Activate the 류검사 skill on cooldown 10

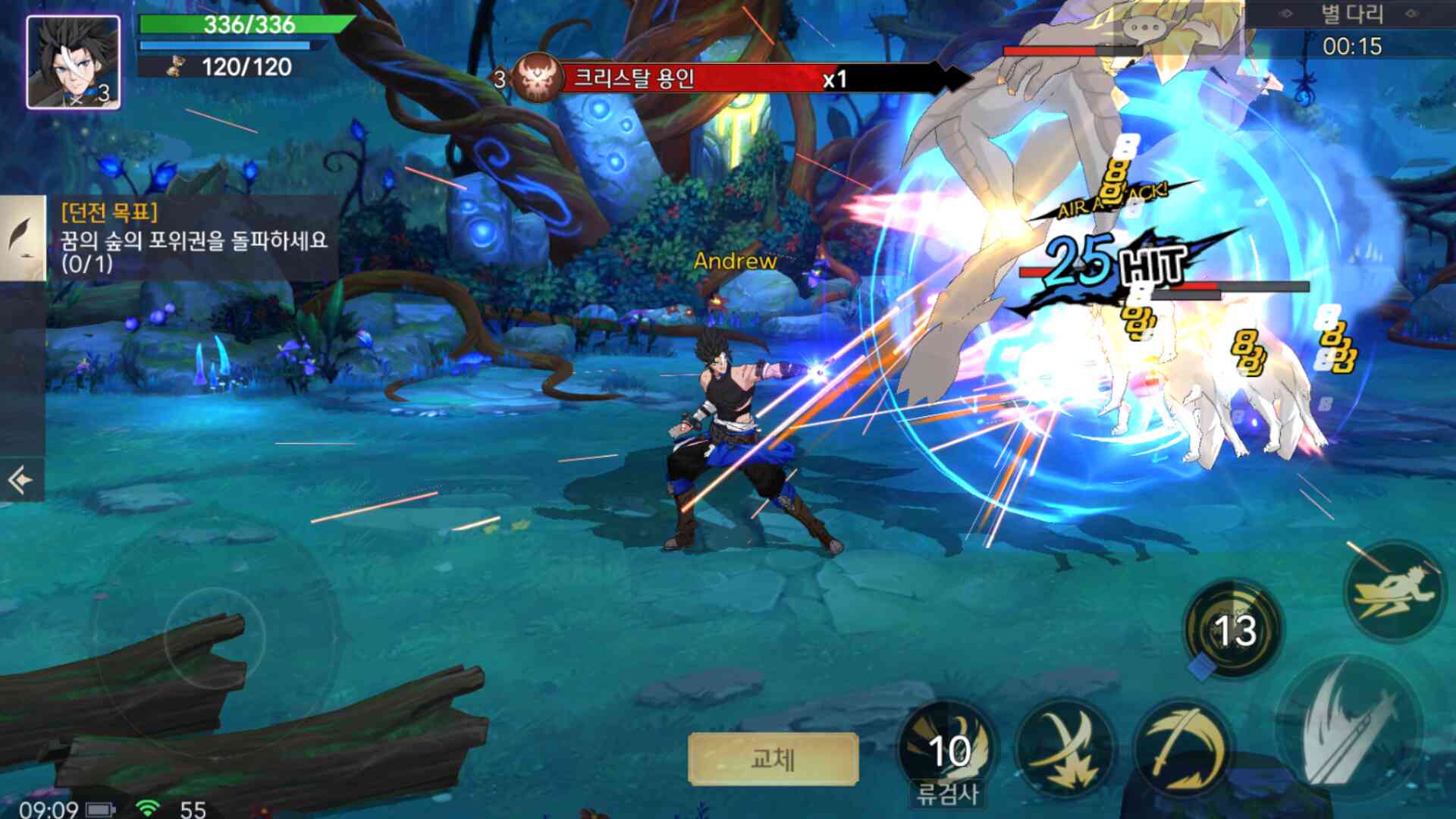coord(948,749)
